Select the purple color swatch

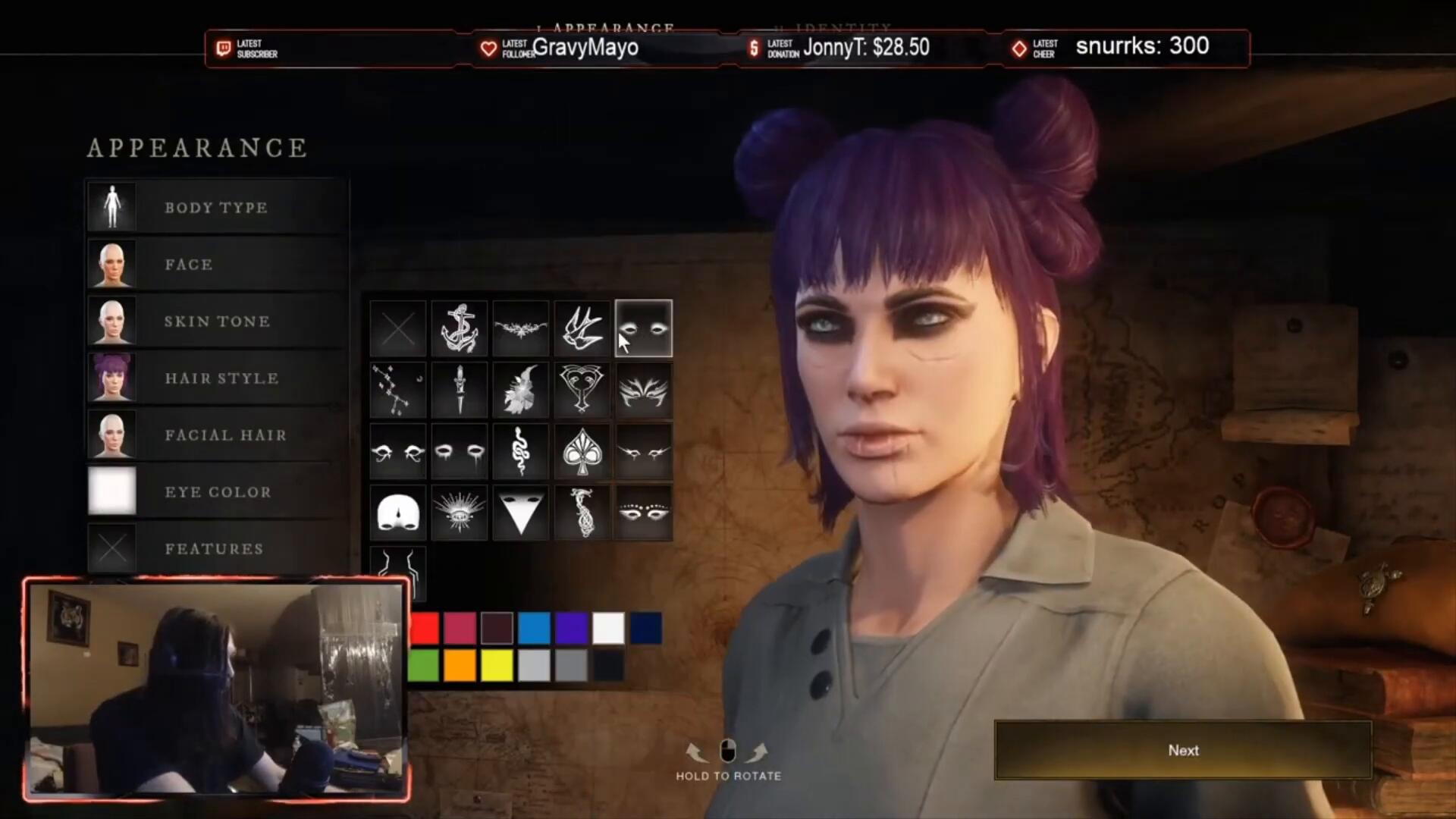point(571,628)
